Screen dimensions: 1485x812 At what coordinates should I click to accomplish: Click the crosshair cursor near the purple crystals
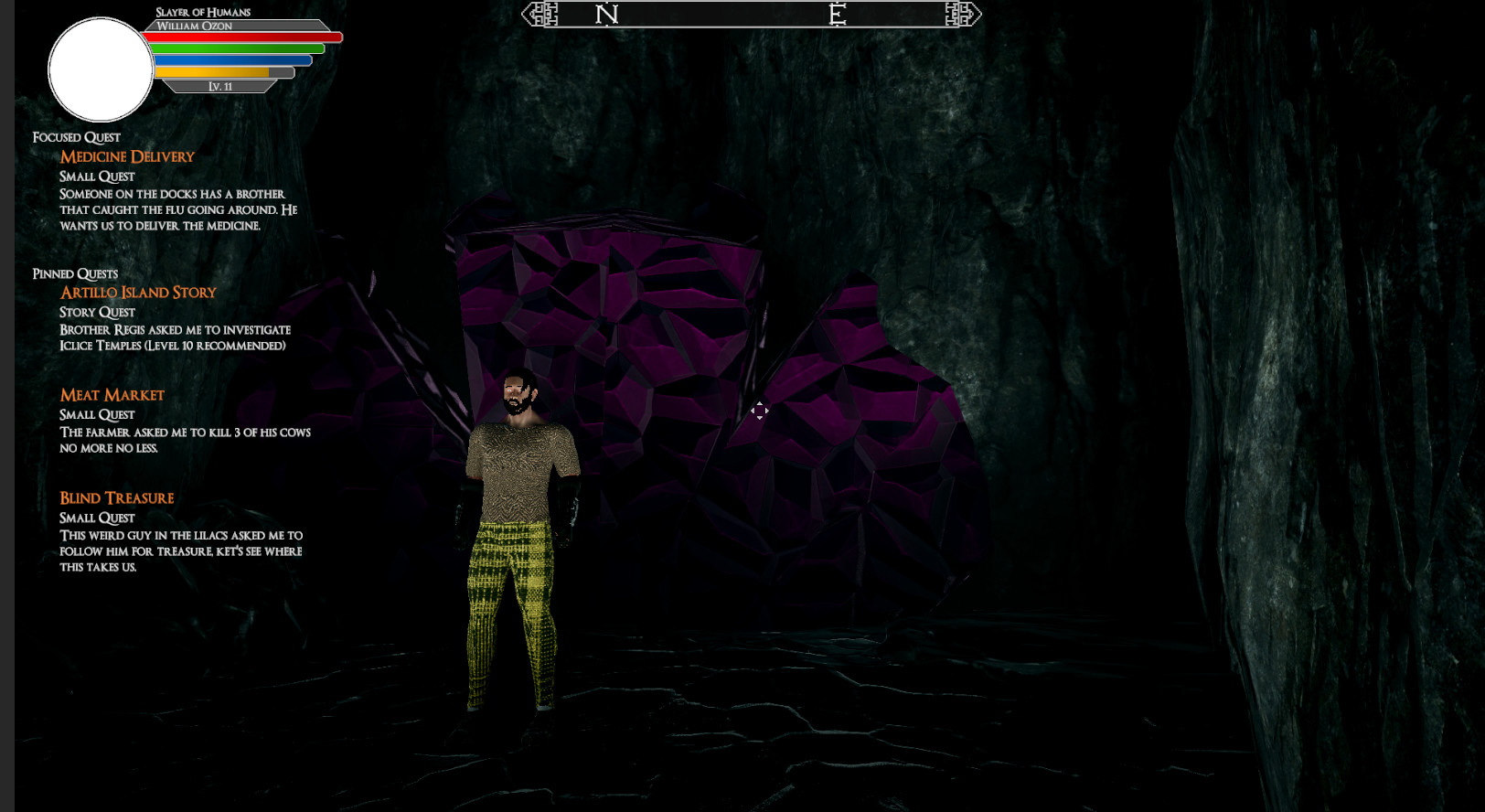click(x=761, y=412)
